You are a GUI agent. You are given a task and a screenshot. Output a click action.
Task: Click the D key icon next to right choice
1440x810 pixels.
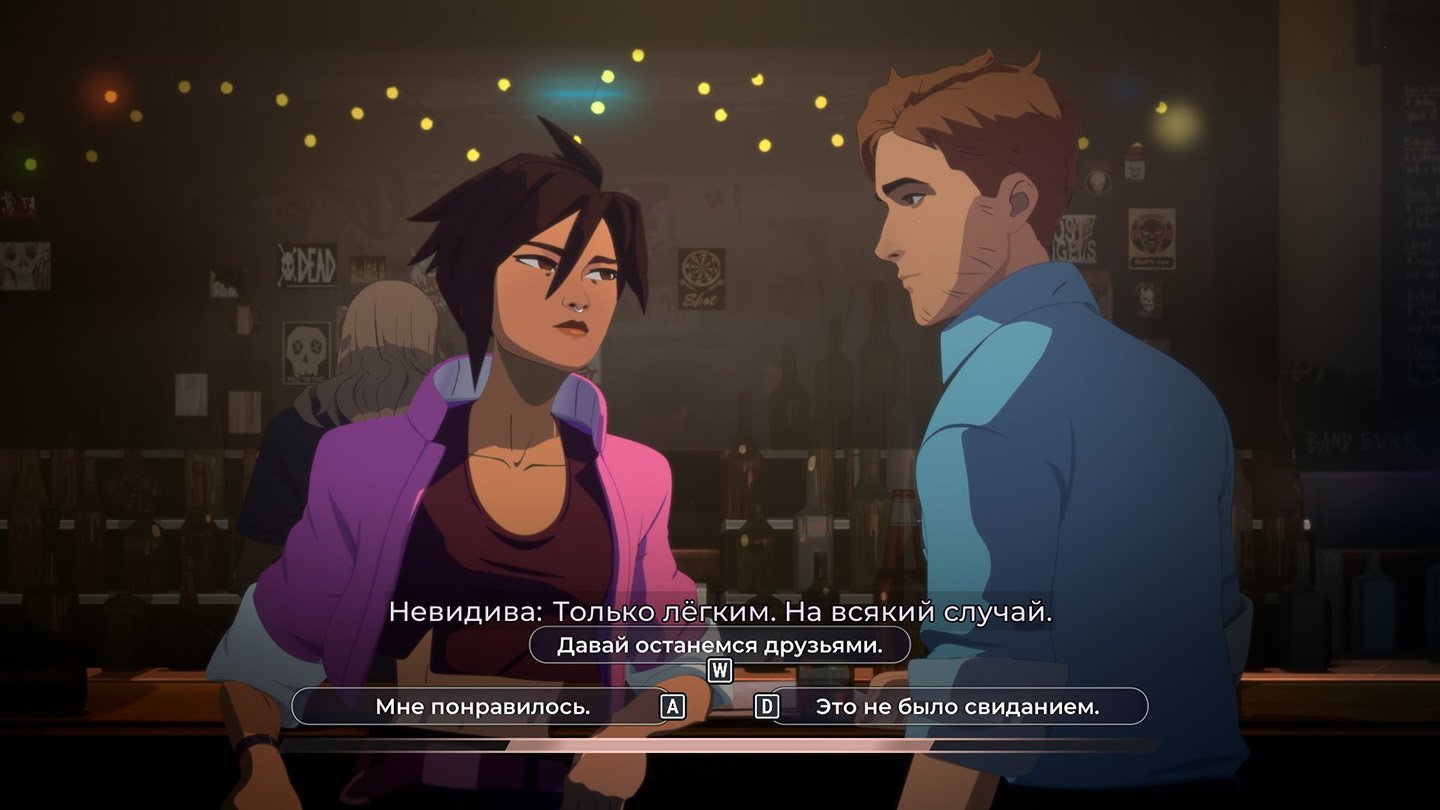(x=768, y=707)
